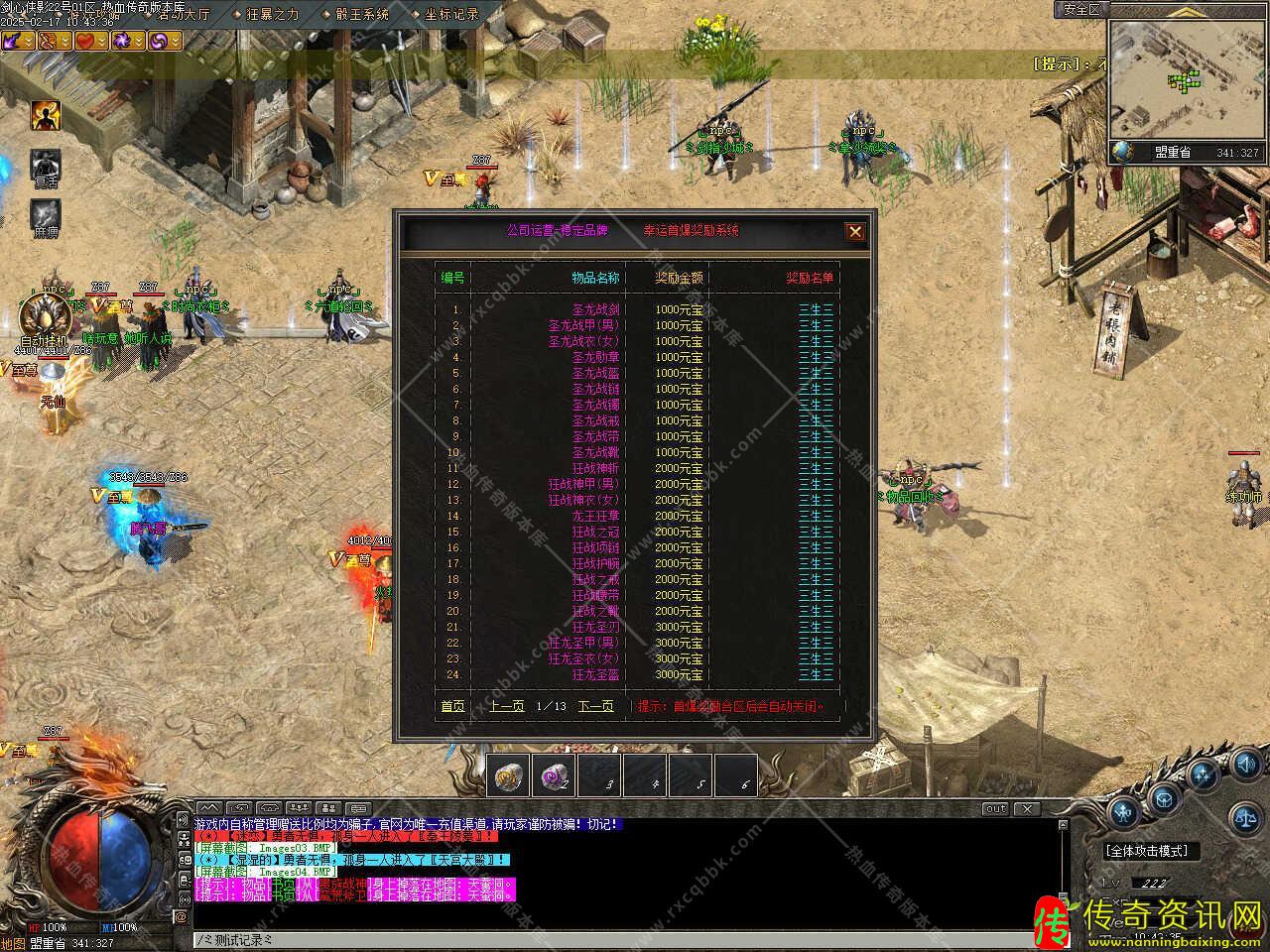Viewport: 1270px width, 952px height.
Task: Click the flaming figure buff icon
Action: point(46,115)
